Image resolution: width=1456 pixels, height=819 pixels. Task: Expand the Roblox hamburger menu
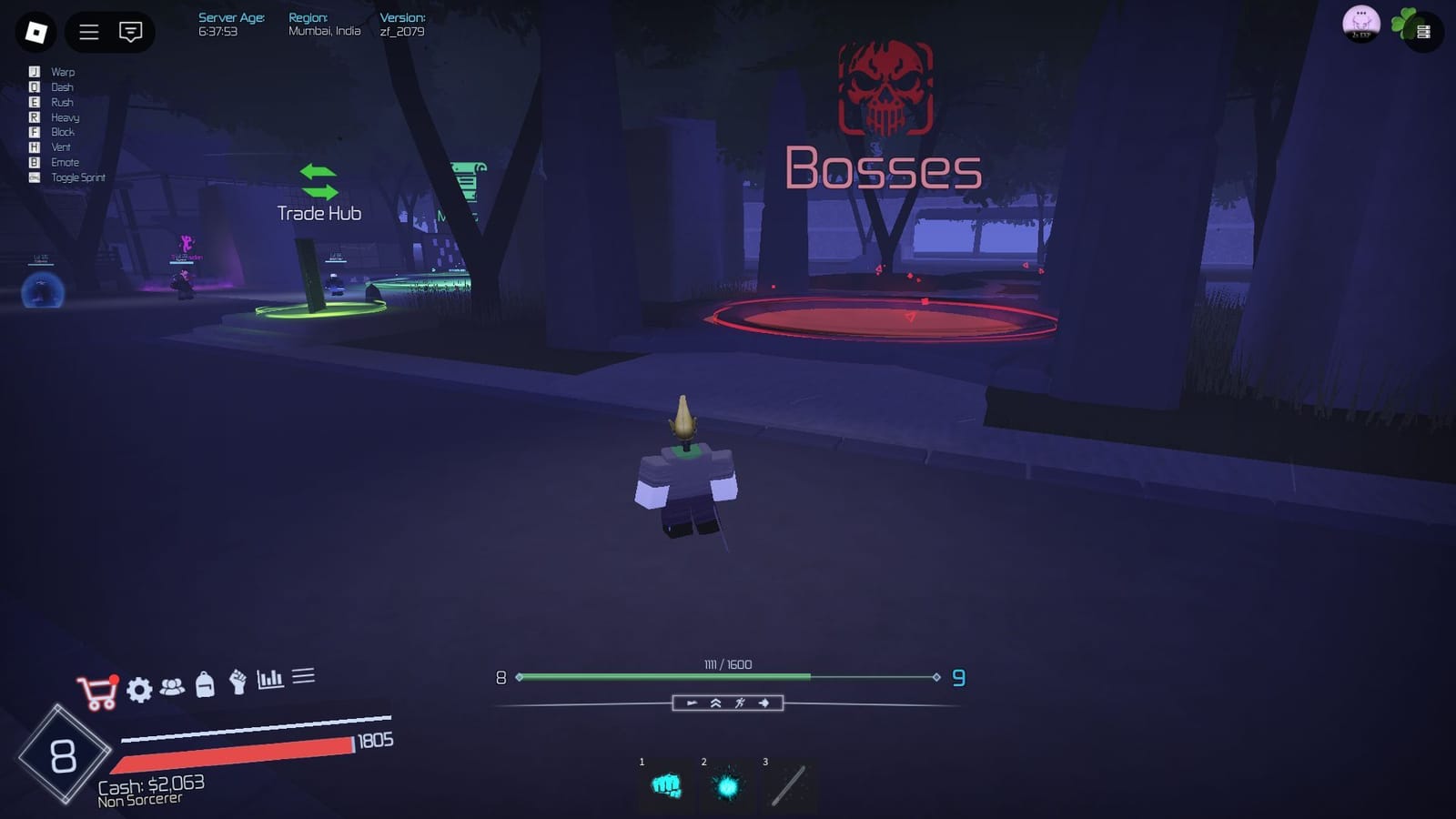88,32
